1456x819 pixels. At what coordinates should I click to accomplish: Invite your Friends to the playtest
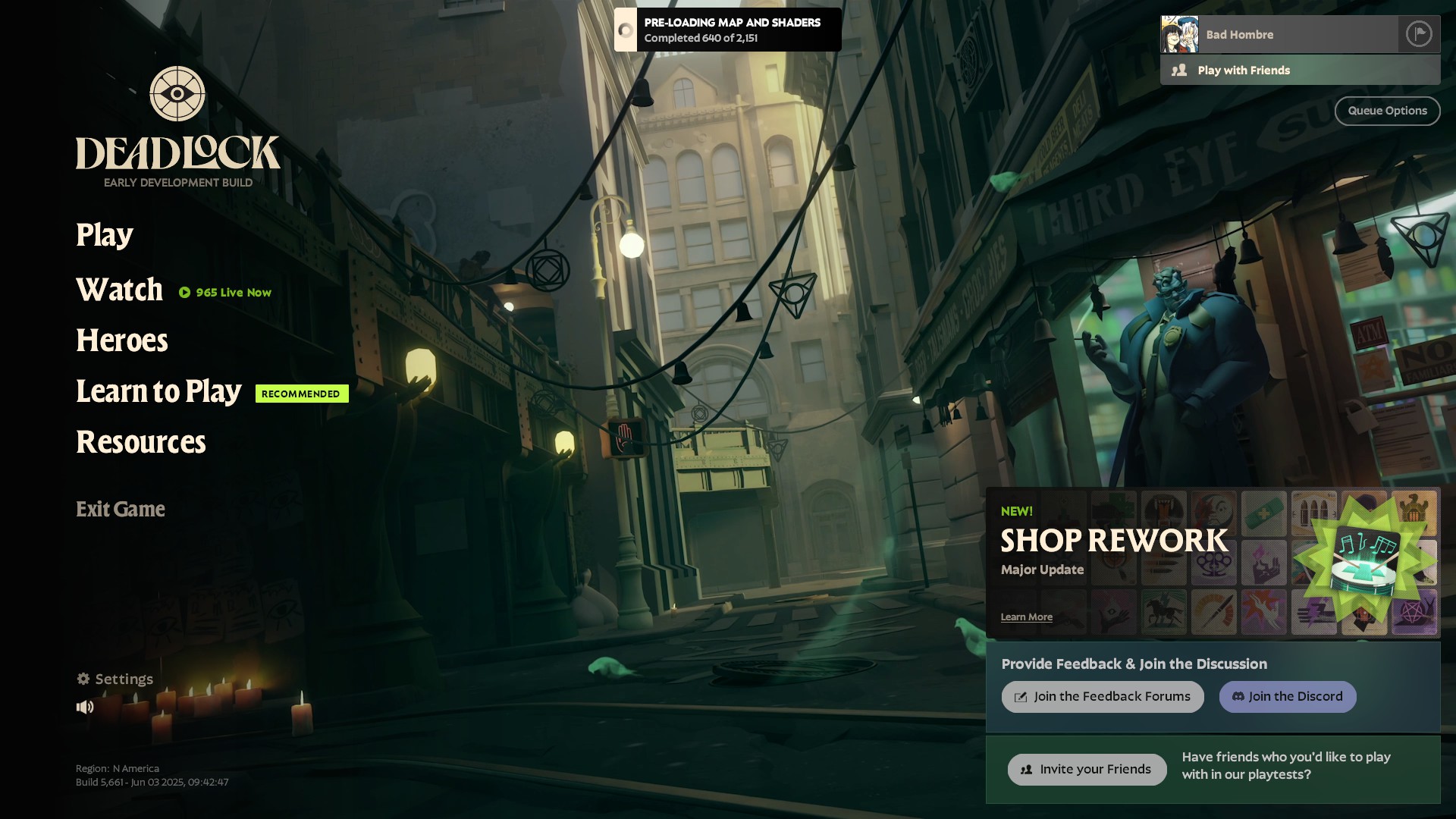[x=1087, y=770]
